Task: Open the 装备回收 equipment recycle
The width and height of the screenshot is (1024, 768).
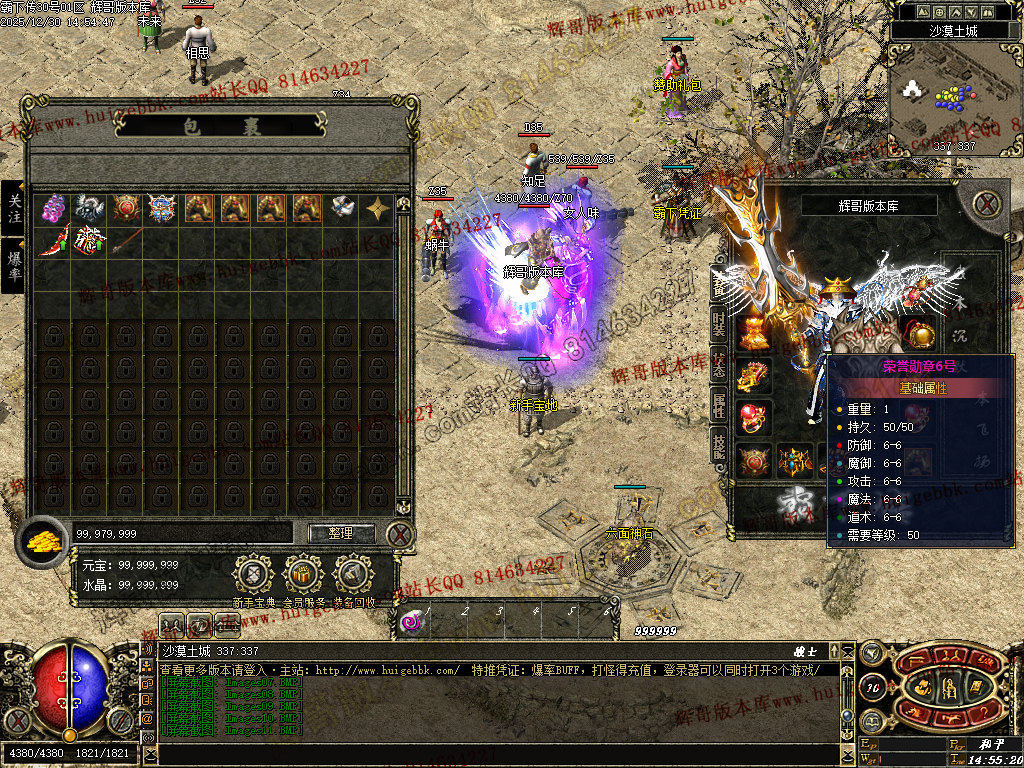Action: (354, 575)
